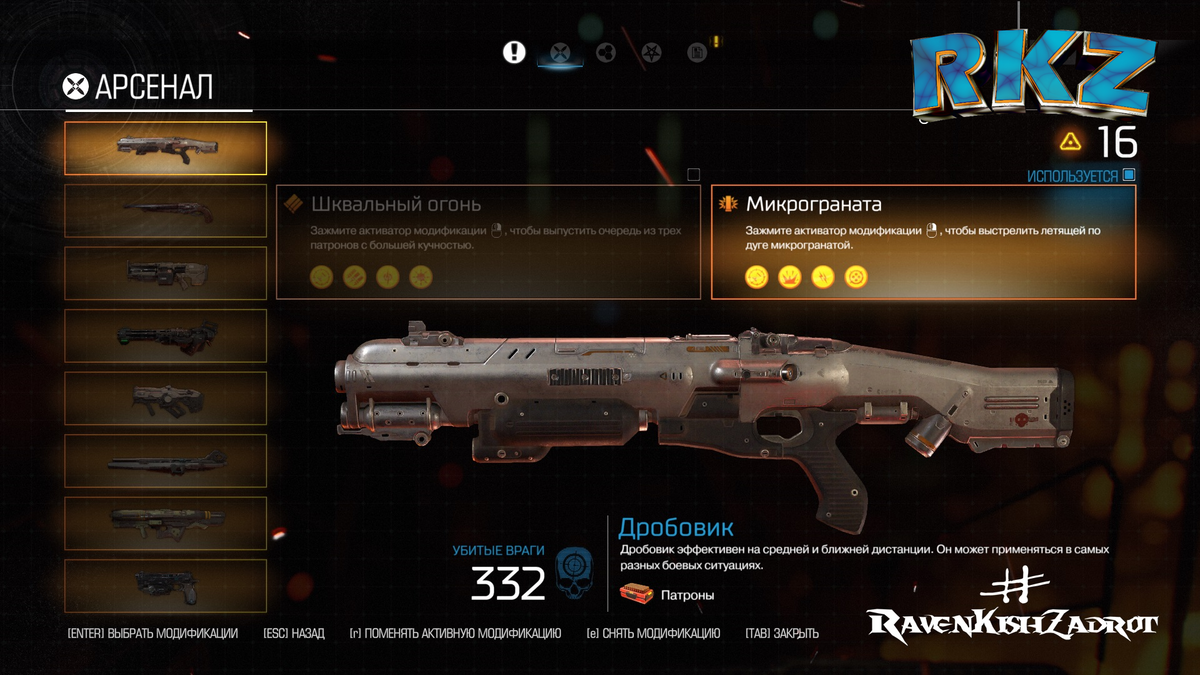Select the Микрограната modification panel
This screenshot has height=675, width=1200.
coord(923,241)
